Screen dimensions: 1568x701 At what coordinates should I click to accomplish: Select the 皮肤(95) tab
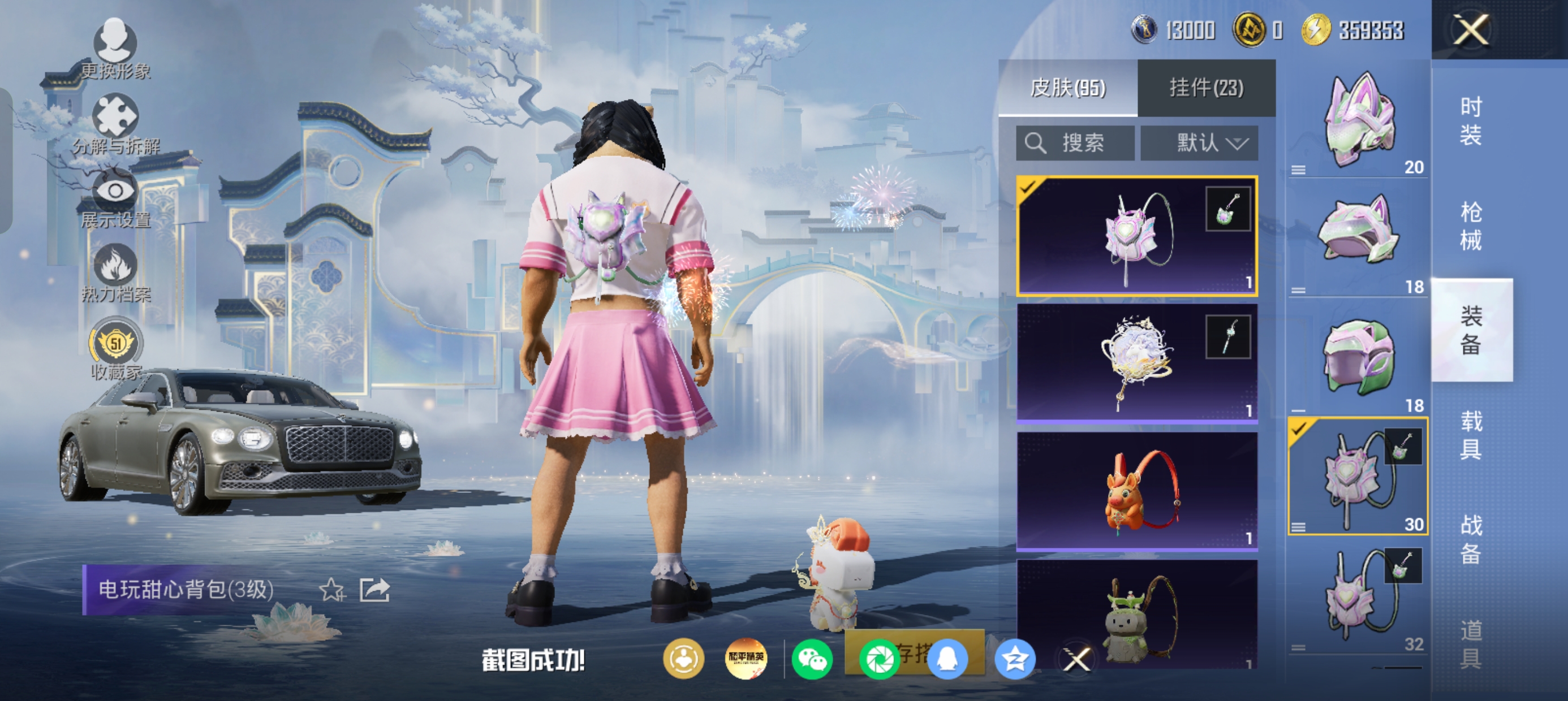coord(1067,88)
